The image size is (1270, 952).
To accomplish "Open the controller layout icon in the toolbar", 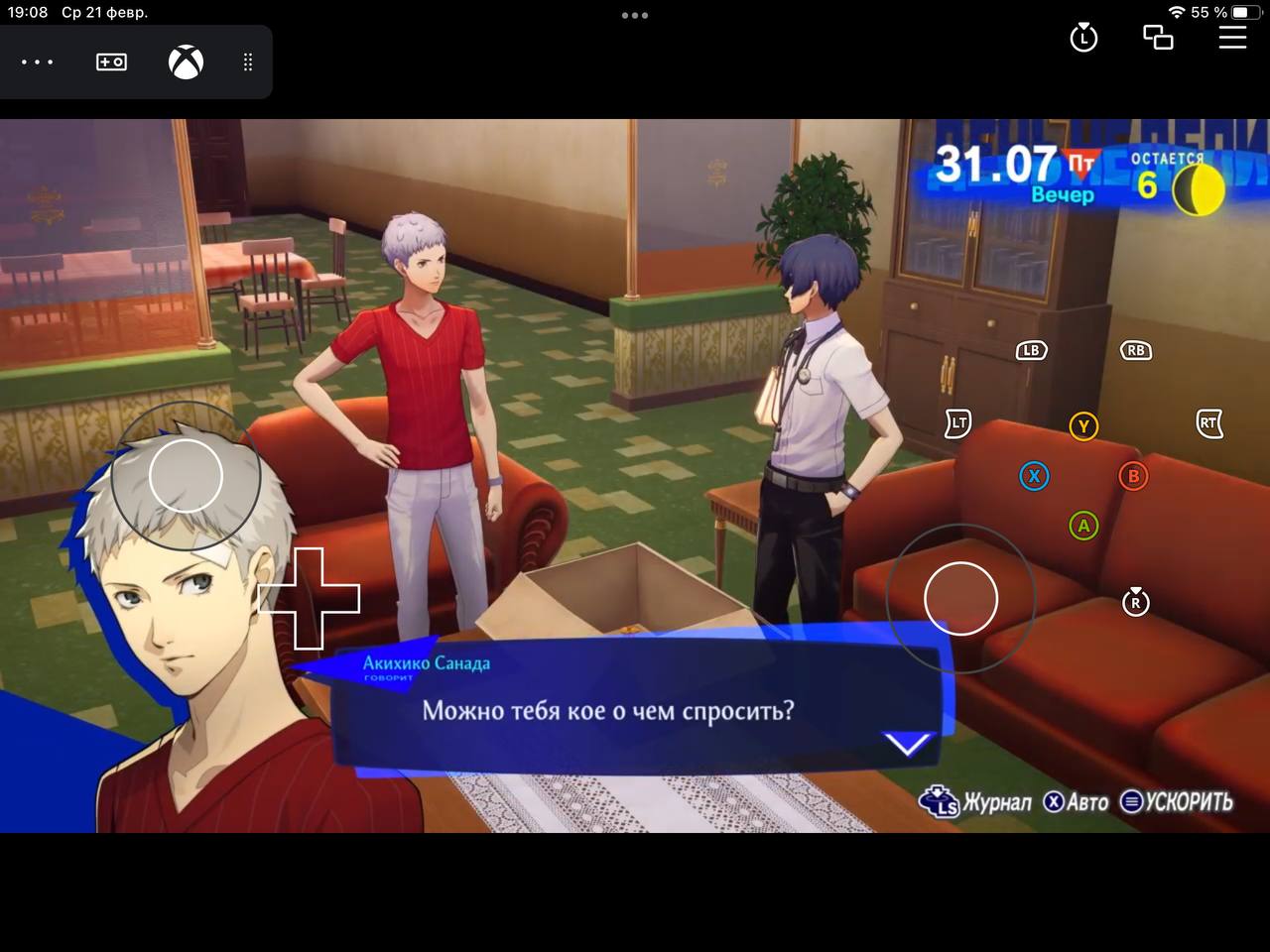I will (x=111, y=62).
